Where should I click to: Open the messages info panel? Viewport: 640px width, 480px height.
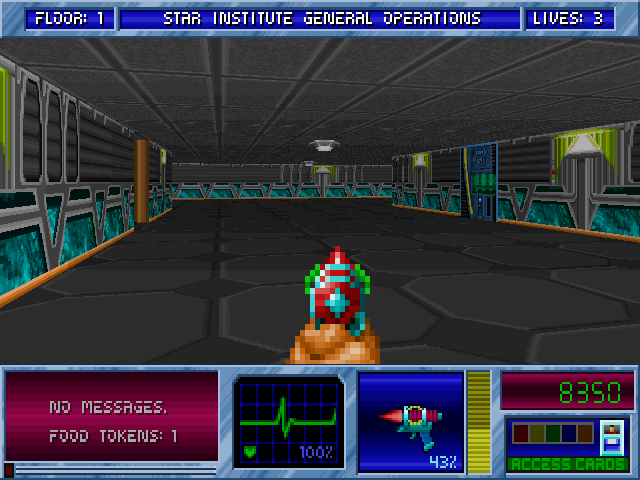point(111,417)
